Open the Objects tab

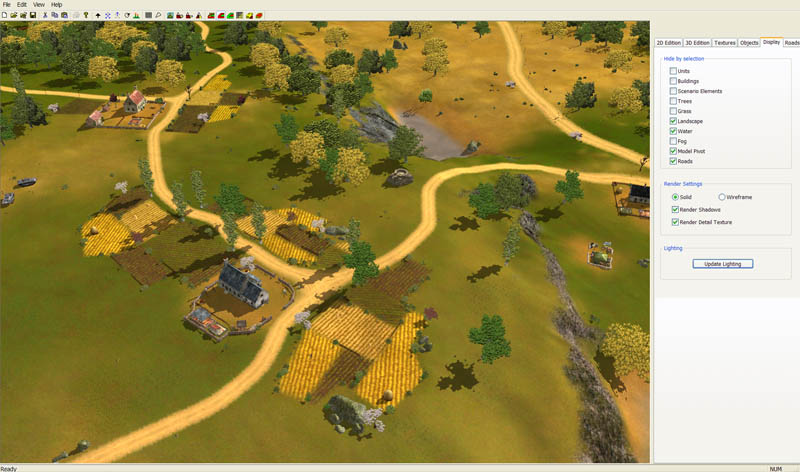[749, 43]
